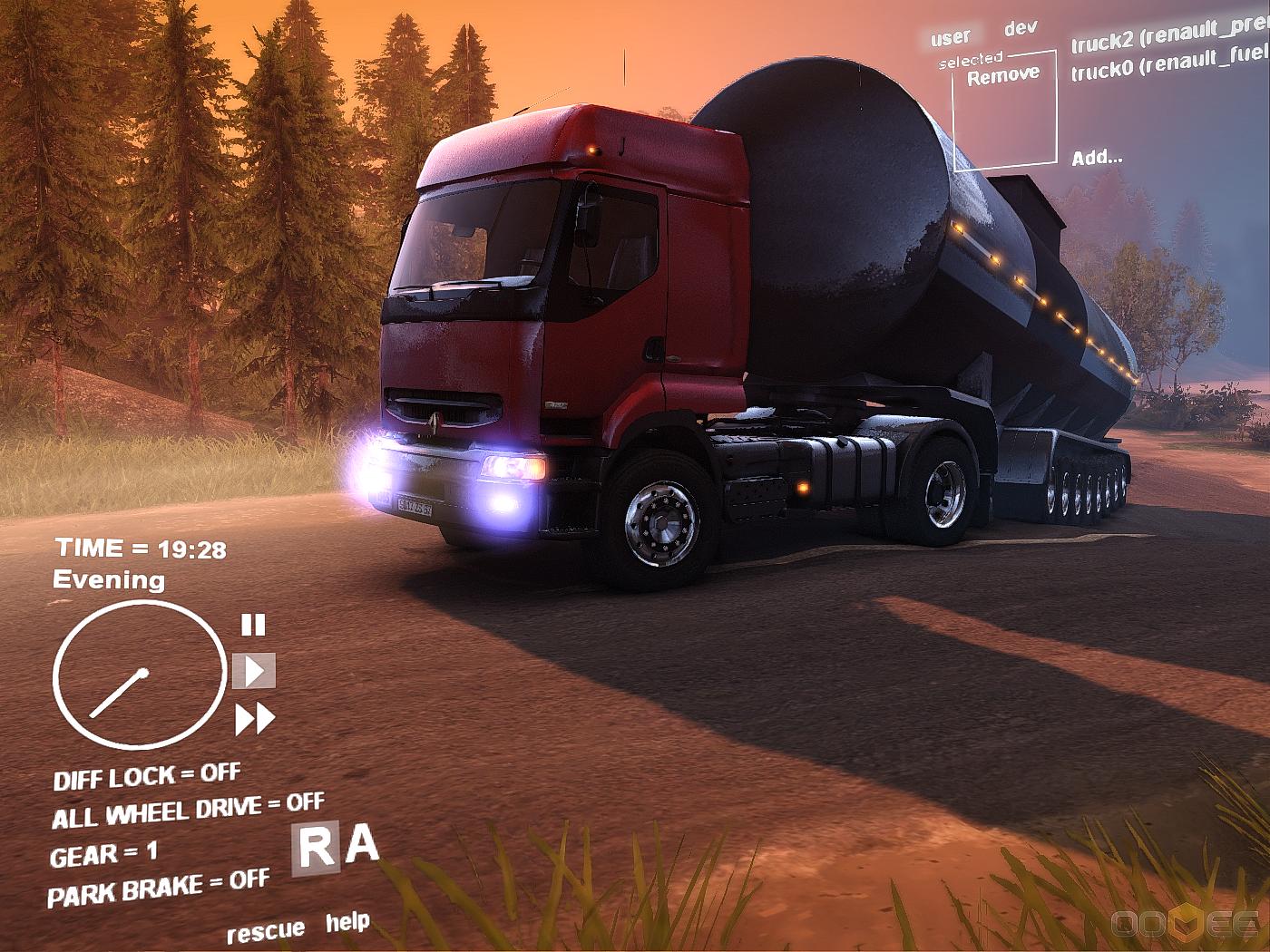Open the help option

click(347, 922)
